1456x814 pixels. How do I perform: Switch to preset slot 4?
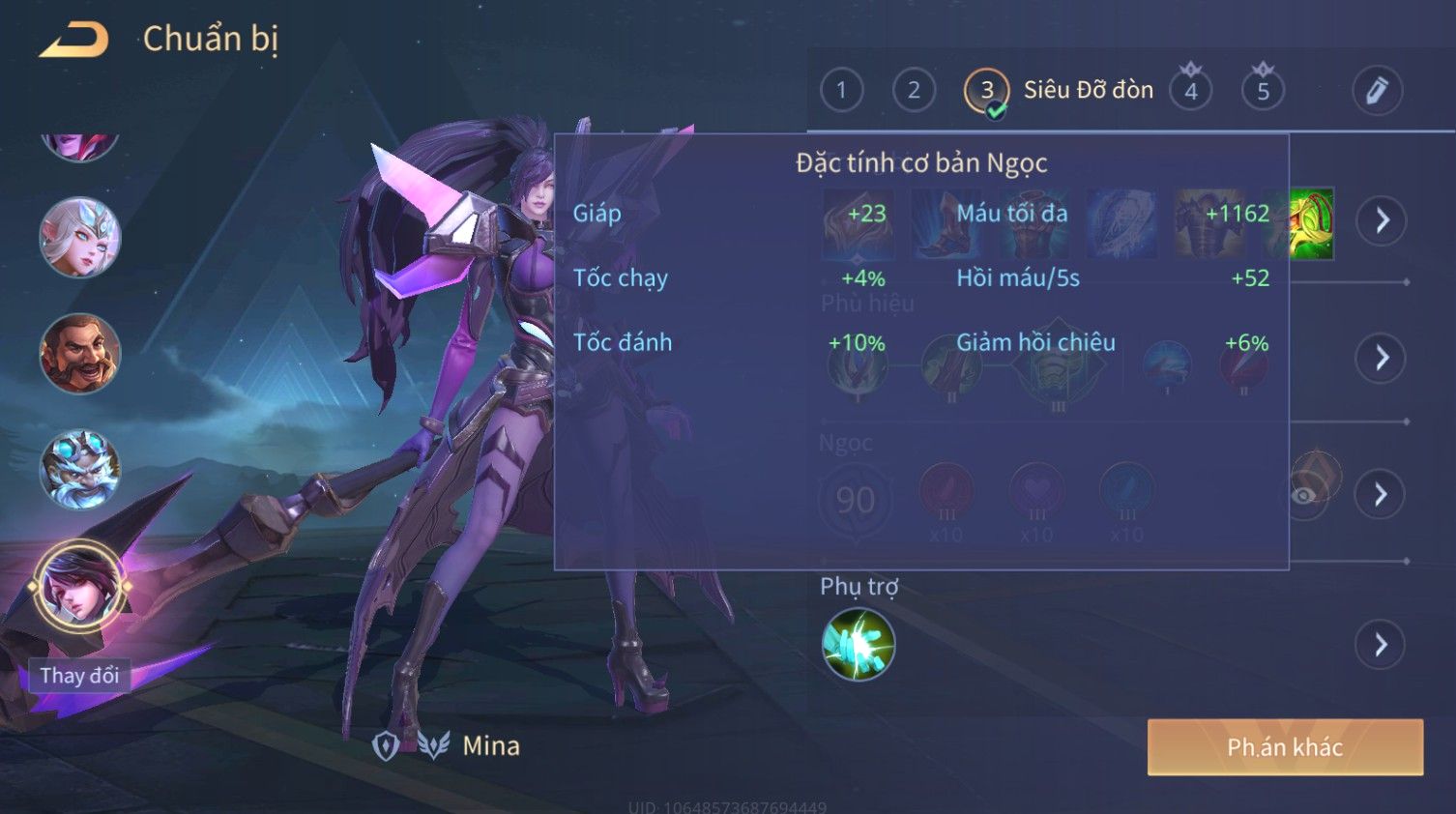point(1191,91)
